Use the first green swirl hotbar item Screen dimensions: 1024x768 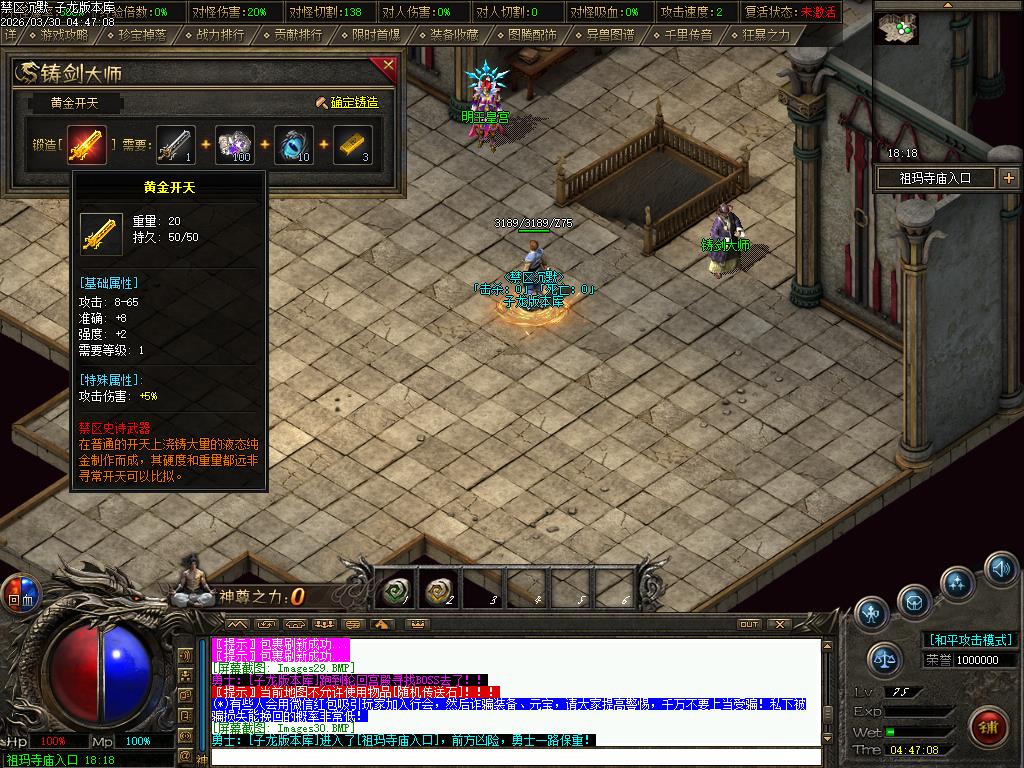click(x=395, y=592)
